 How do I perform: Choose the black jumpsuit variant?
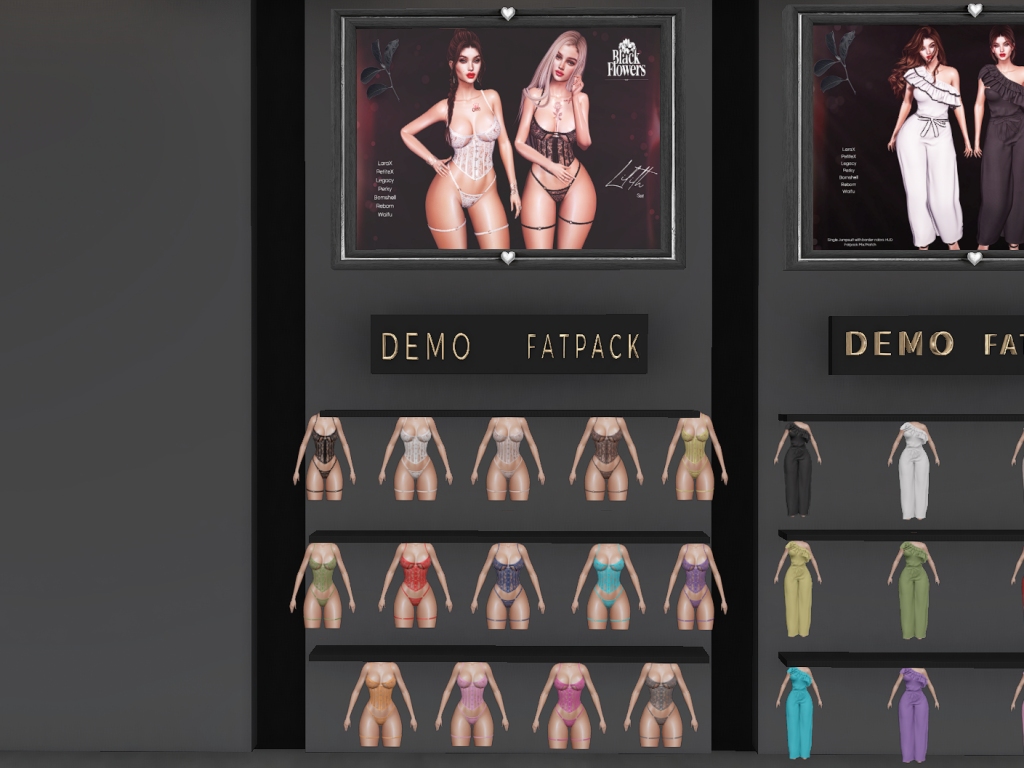pyautogui.click(x=797, y=468)
